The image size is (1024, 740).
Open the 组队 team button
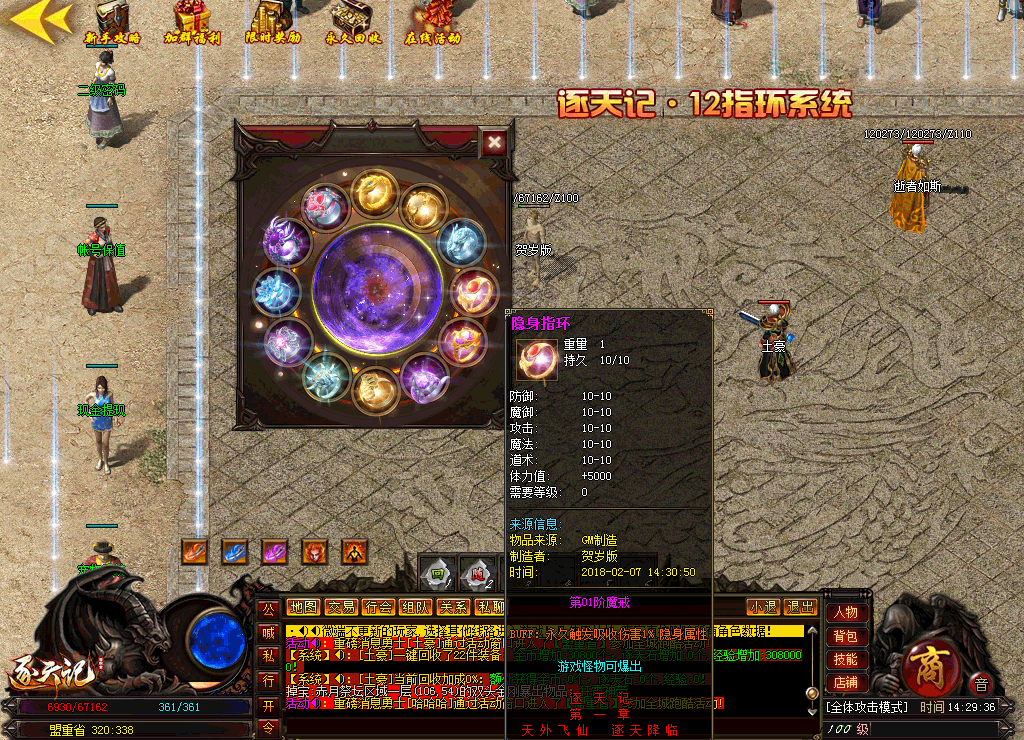coord(415,607)
